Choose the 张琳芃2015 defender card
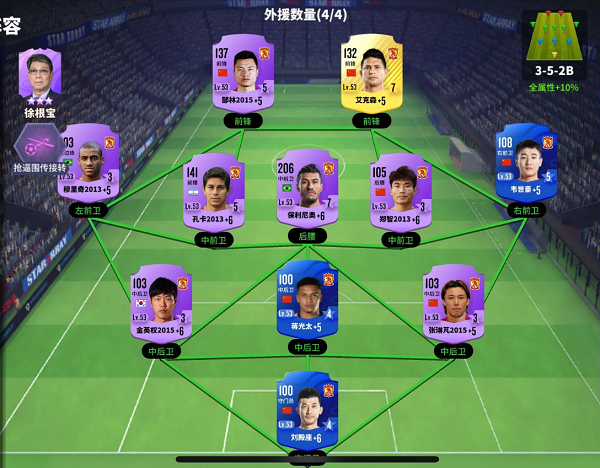The image size is (600, 468). (453, 300)
